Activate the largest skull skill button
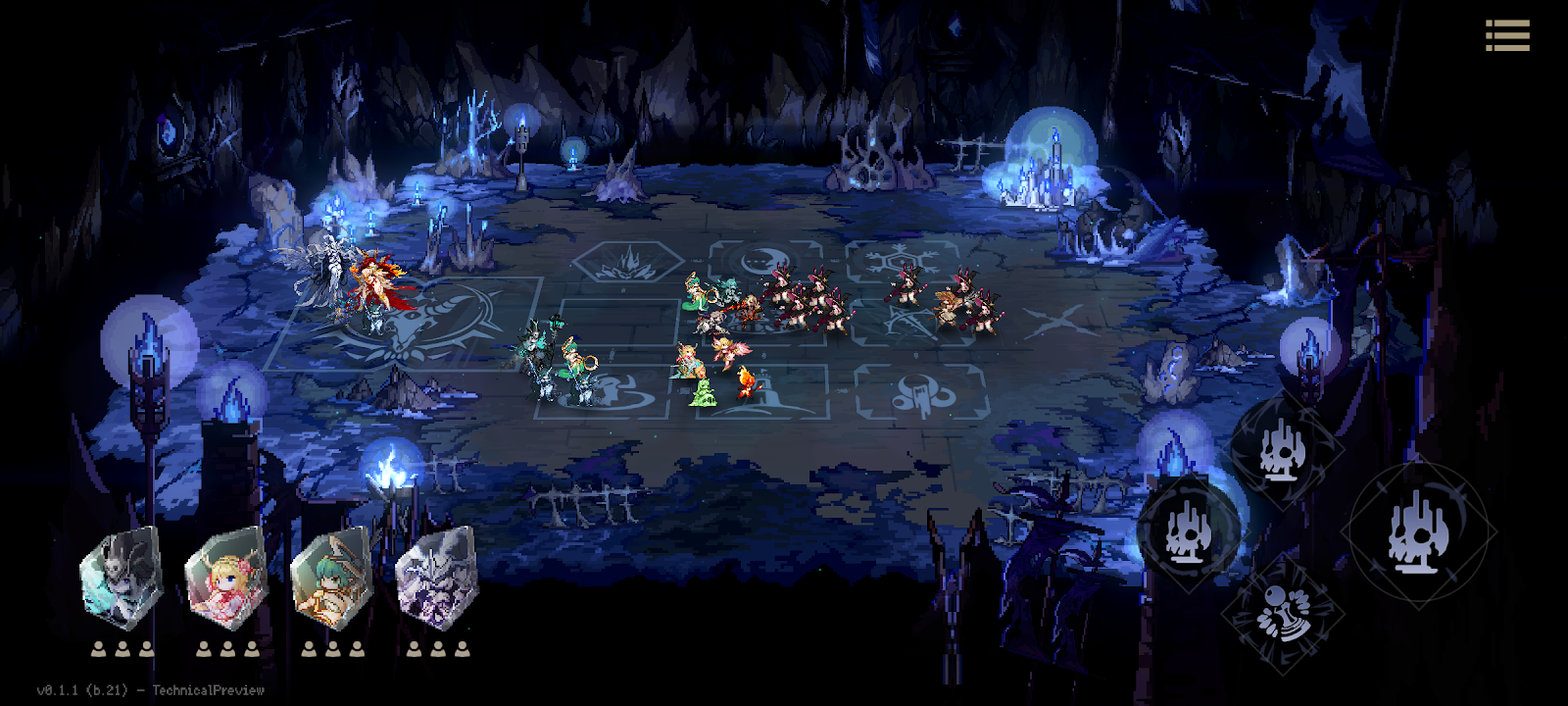The height and width of the screenshot is (706, 1568). pos(1417,531)
